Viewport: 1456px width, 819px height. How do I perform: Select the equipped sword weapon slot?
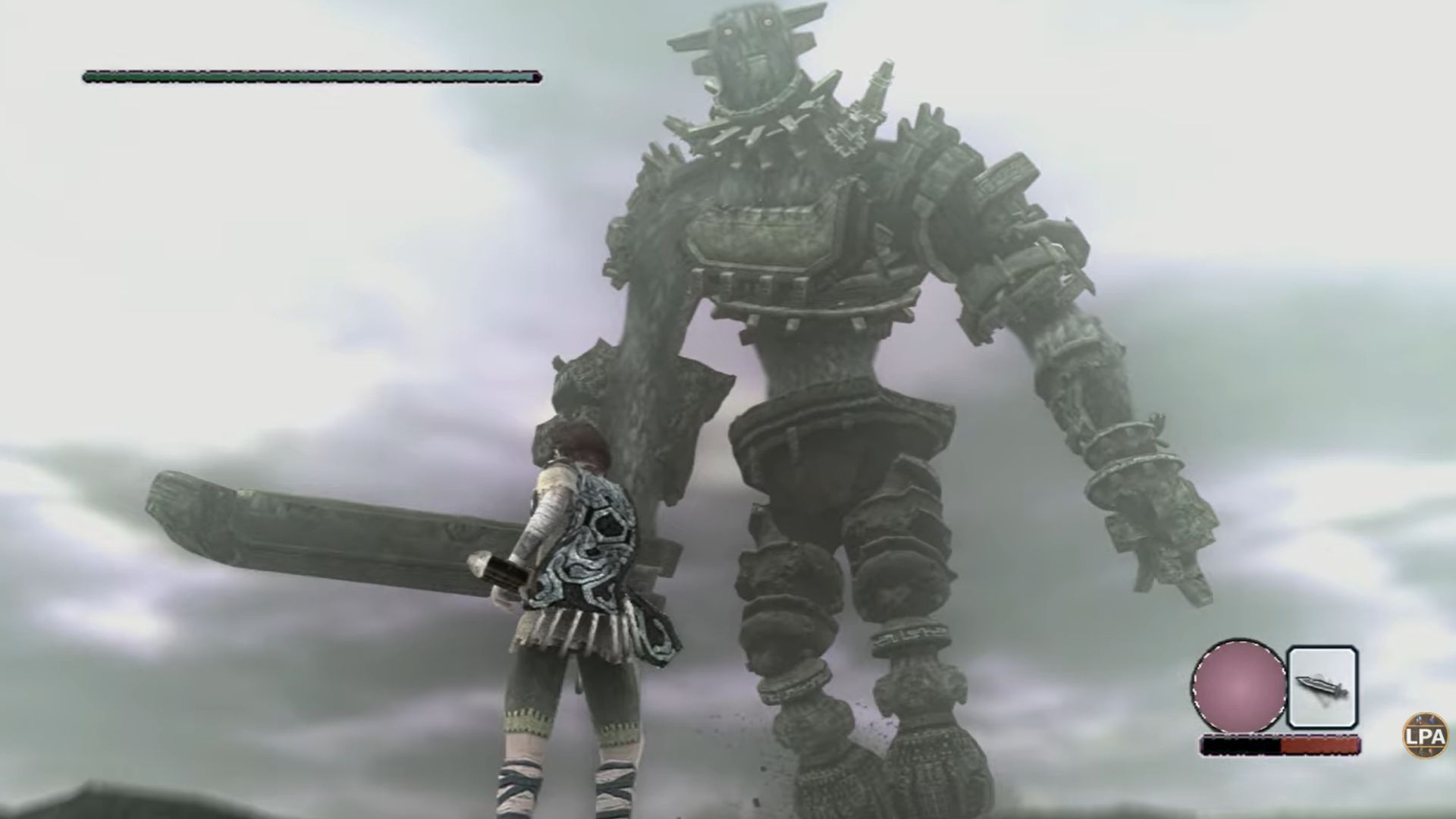[1323, 686]
